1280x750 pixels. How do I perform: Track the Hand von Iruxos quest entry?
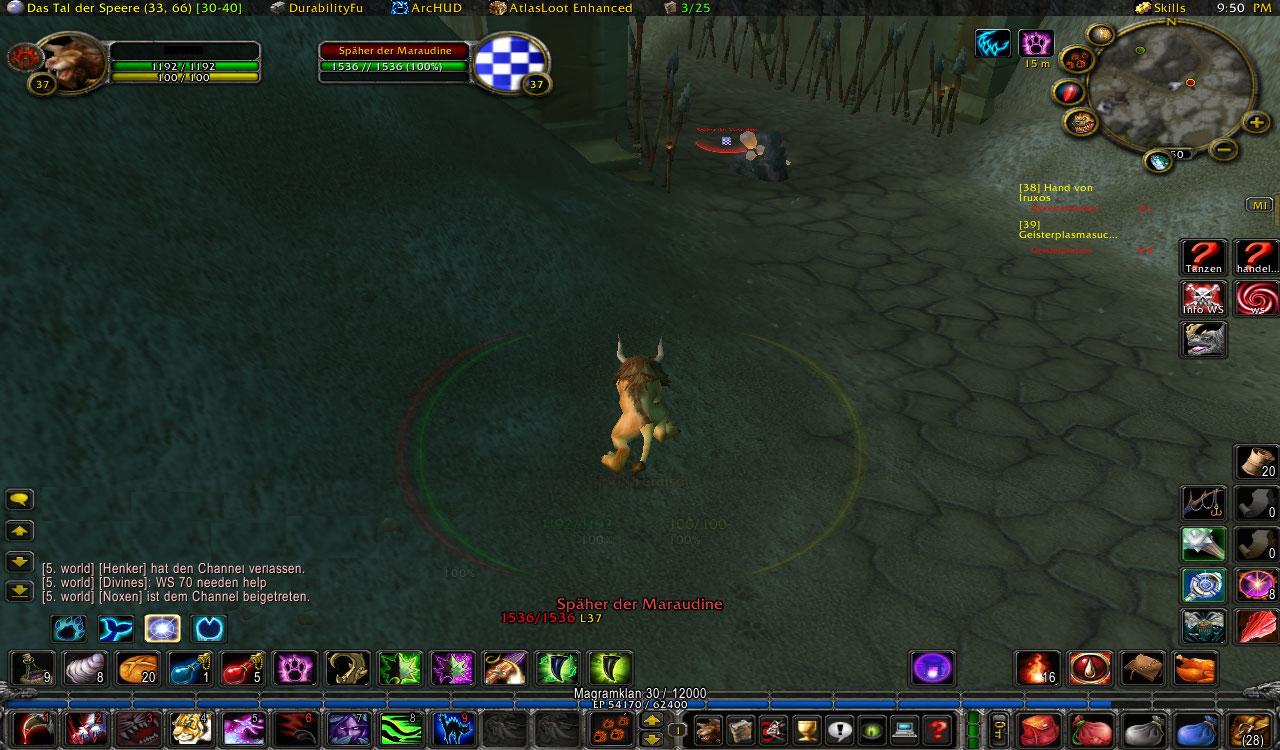pos(1055,193)
